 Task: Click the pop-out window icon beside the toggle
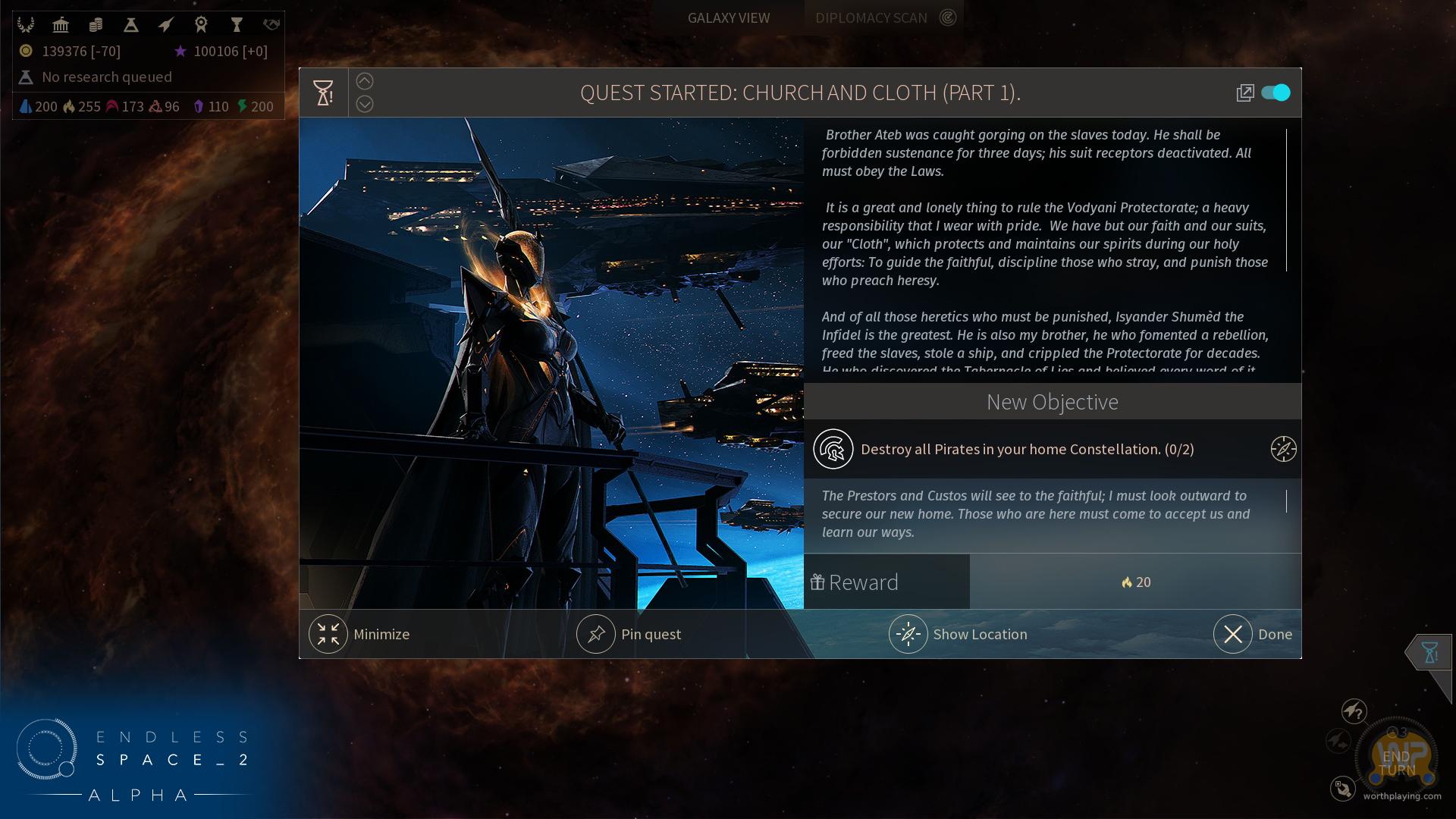pyautogui.click(x=1244, y=93)
